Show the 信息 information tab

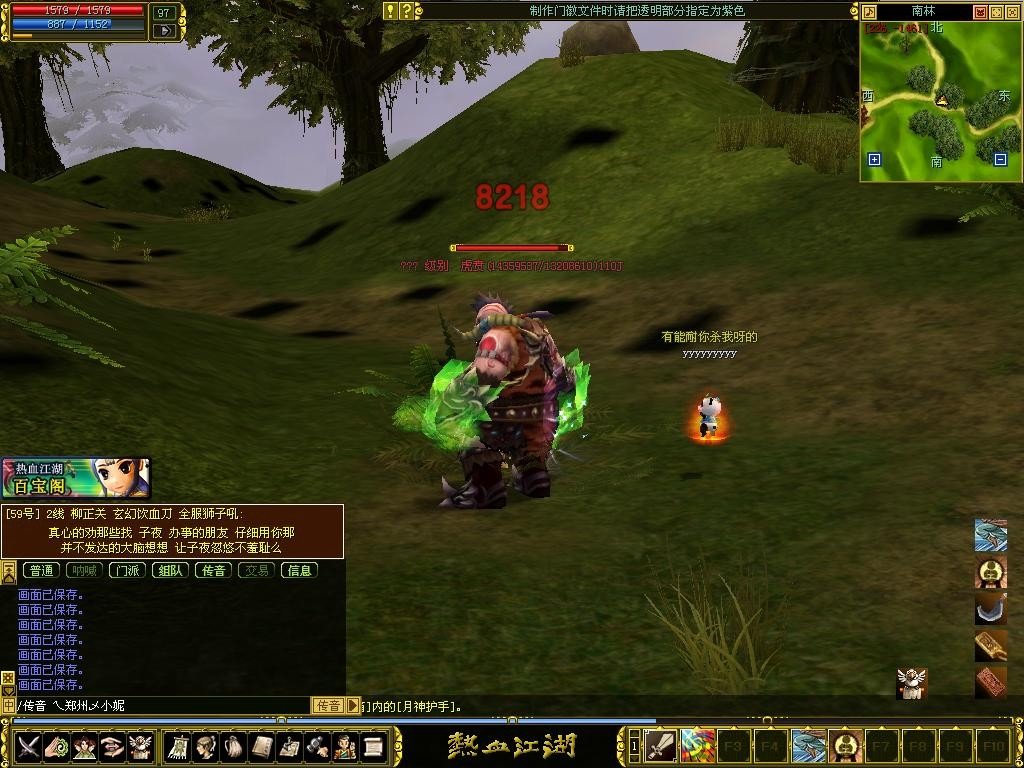coord(299,570)
